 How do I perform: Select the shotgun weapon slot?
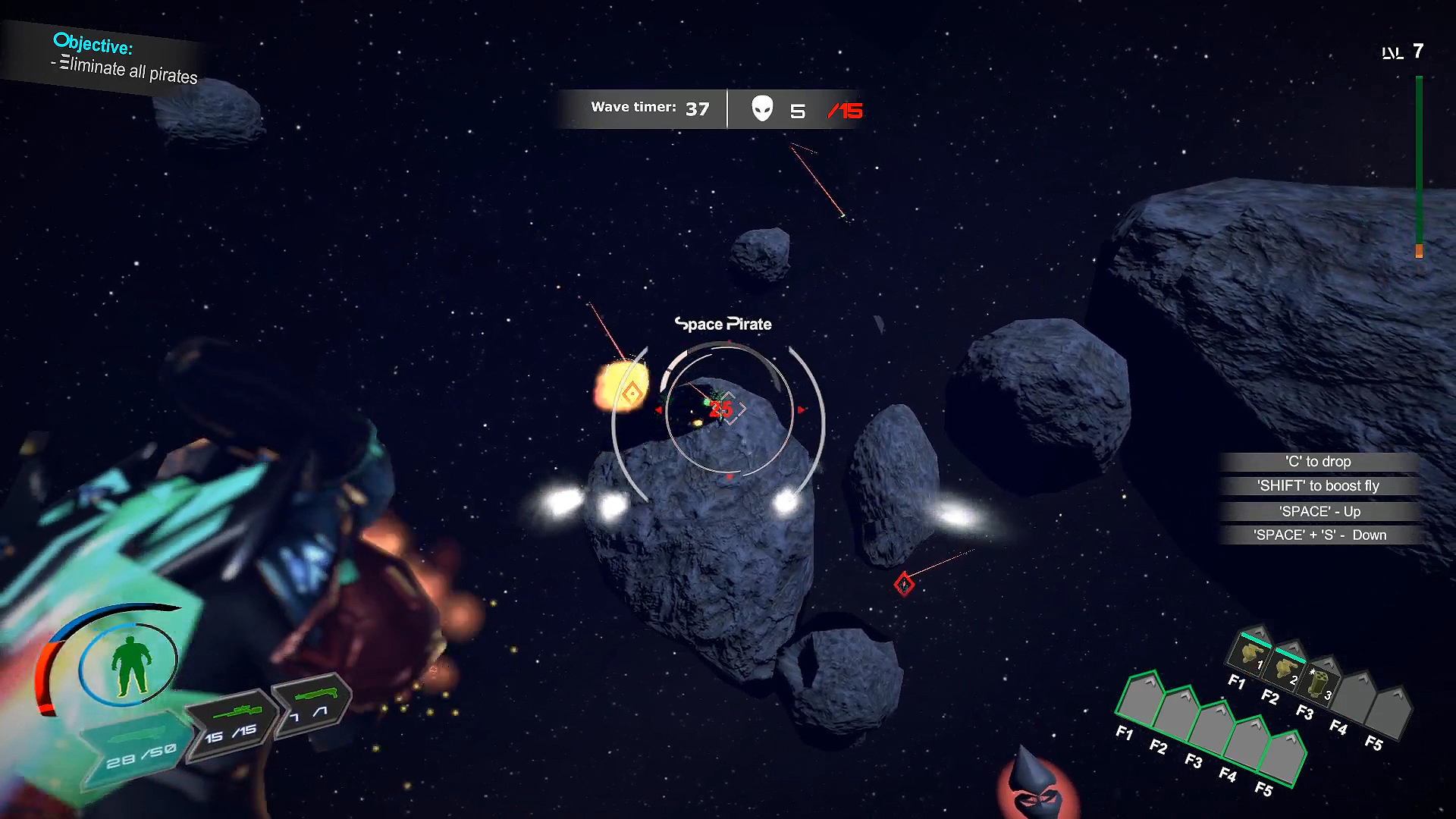pos(313,702)
